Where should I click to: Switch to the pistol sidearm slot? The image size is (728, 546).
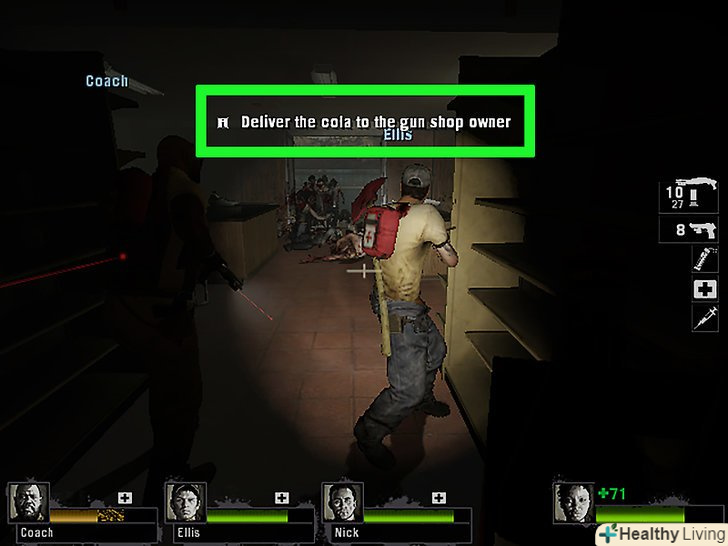tap(689, 230)
